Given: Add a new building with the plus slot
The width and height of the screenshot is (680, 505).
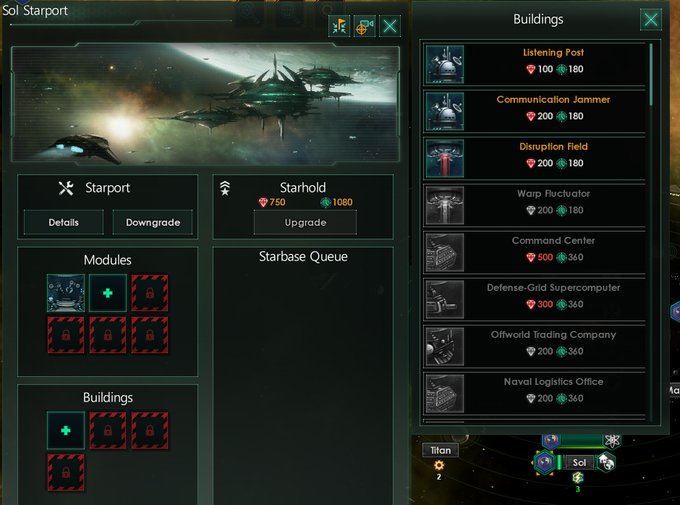Looking at the screenshot, I should click(x=66, y=430).
